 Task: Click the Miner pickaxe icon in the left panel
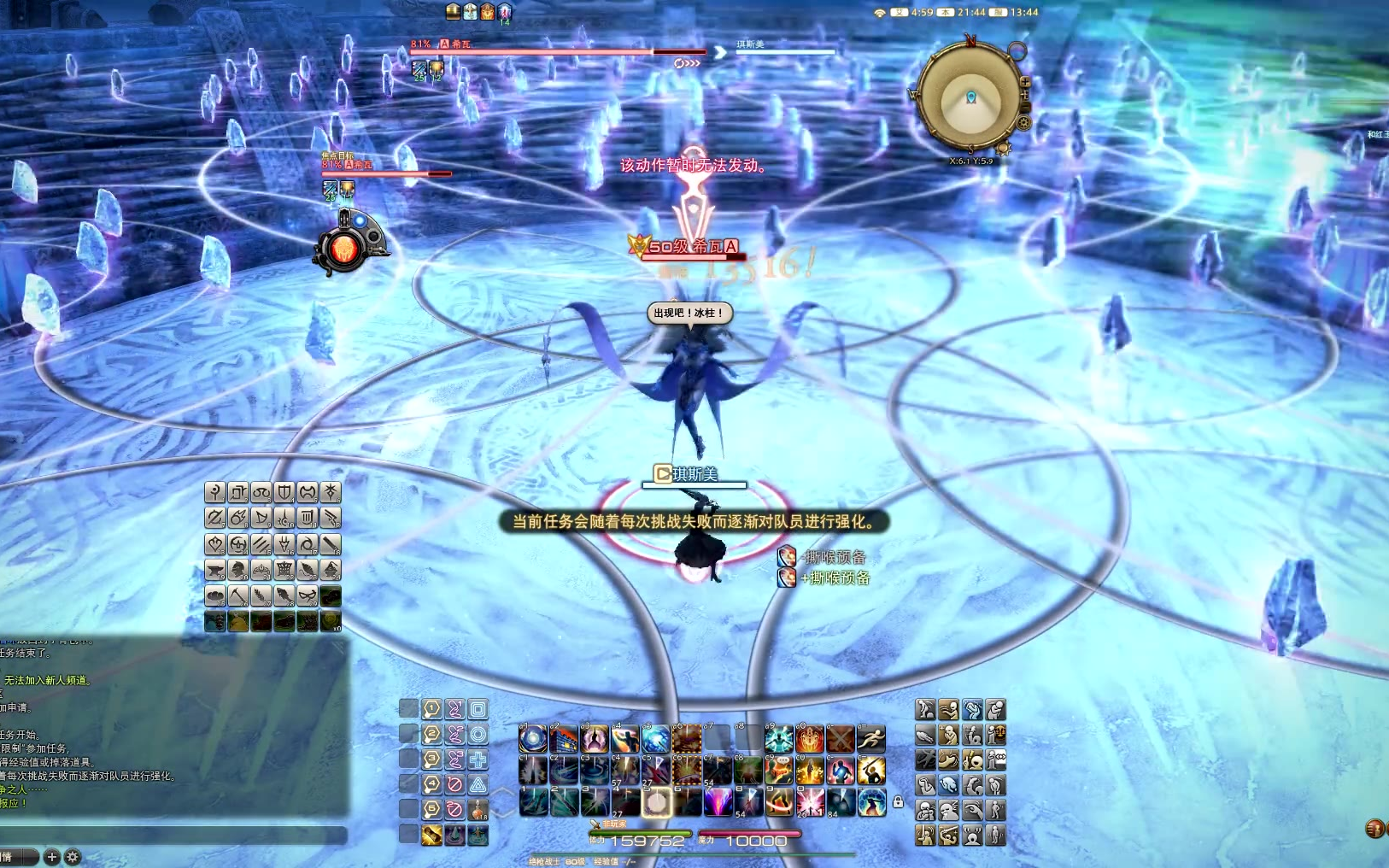pyautogui.click(x=237, y=595)
